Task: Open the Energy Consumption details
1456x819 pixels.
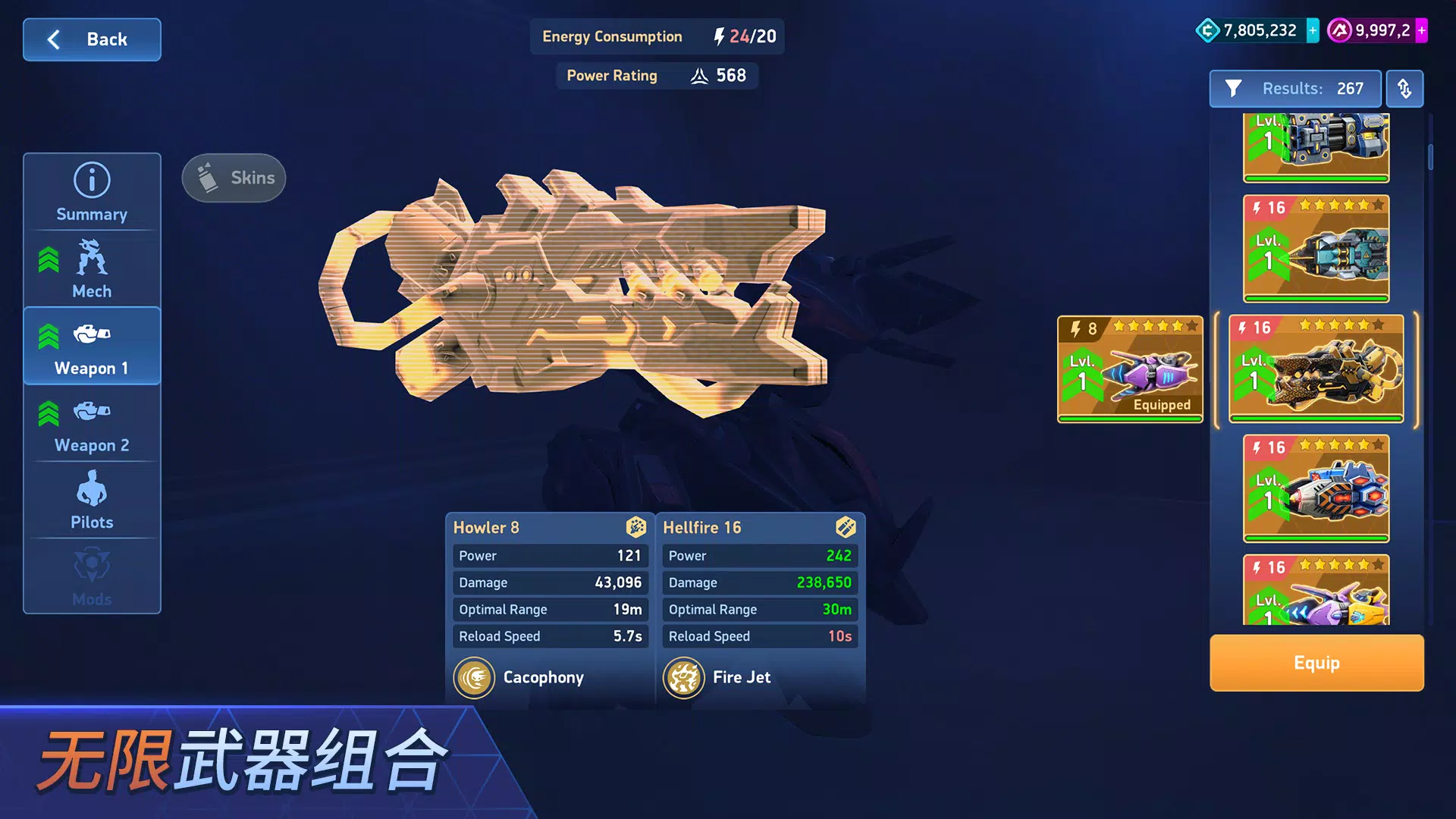Action: tap(657, 36)
